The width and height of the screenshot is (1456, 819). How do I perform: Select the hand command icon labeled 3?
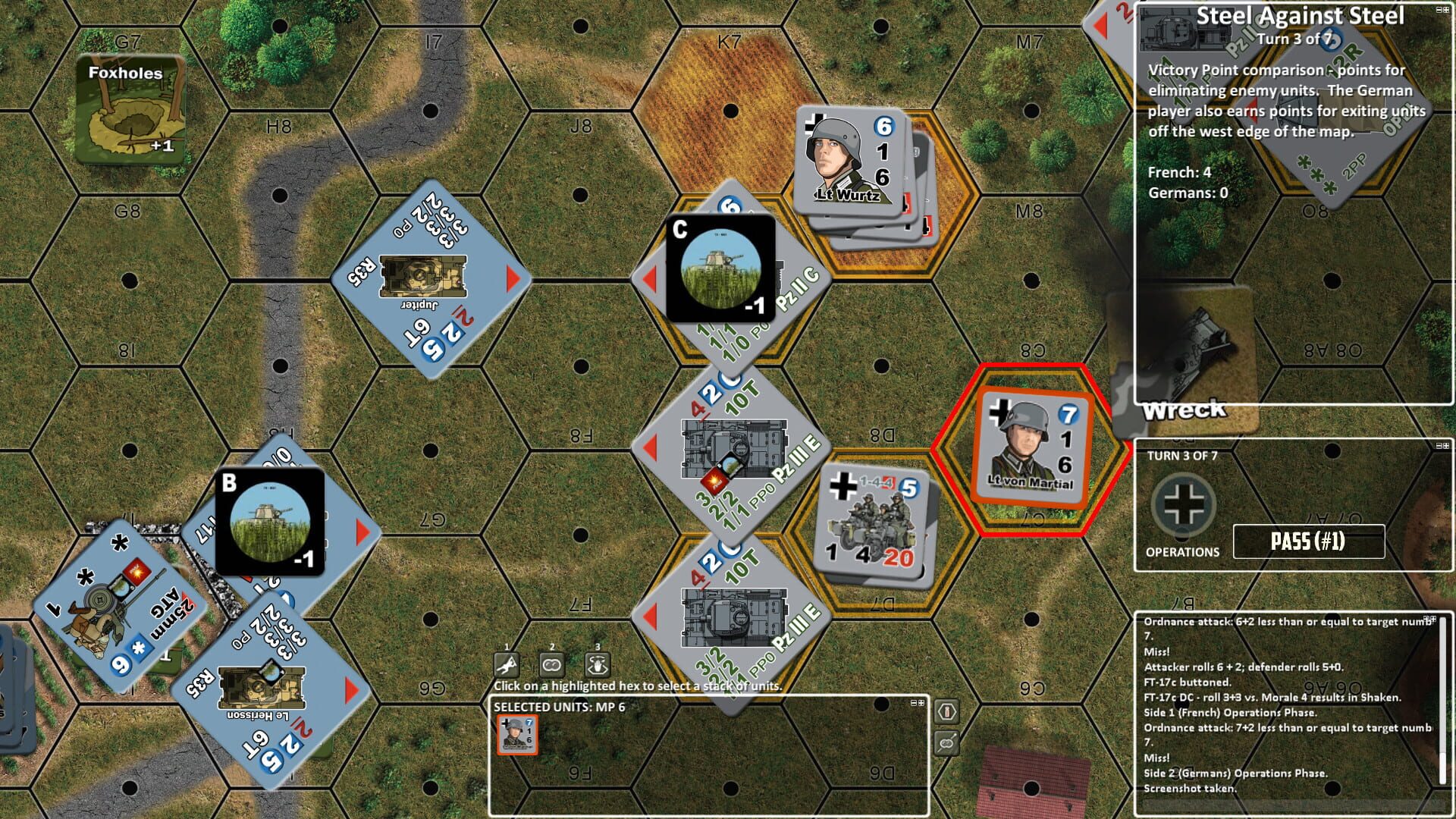(x=598, y=665)
